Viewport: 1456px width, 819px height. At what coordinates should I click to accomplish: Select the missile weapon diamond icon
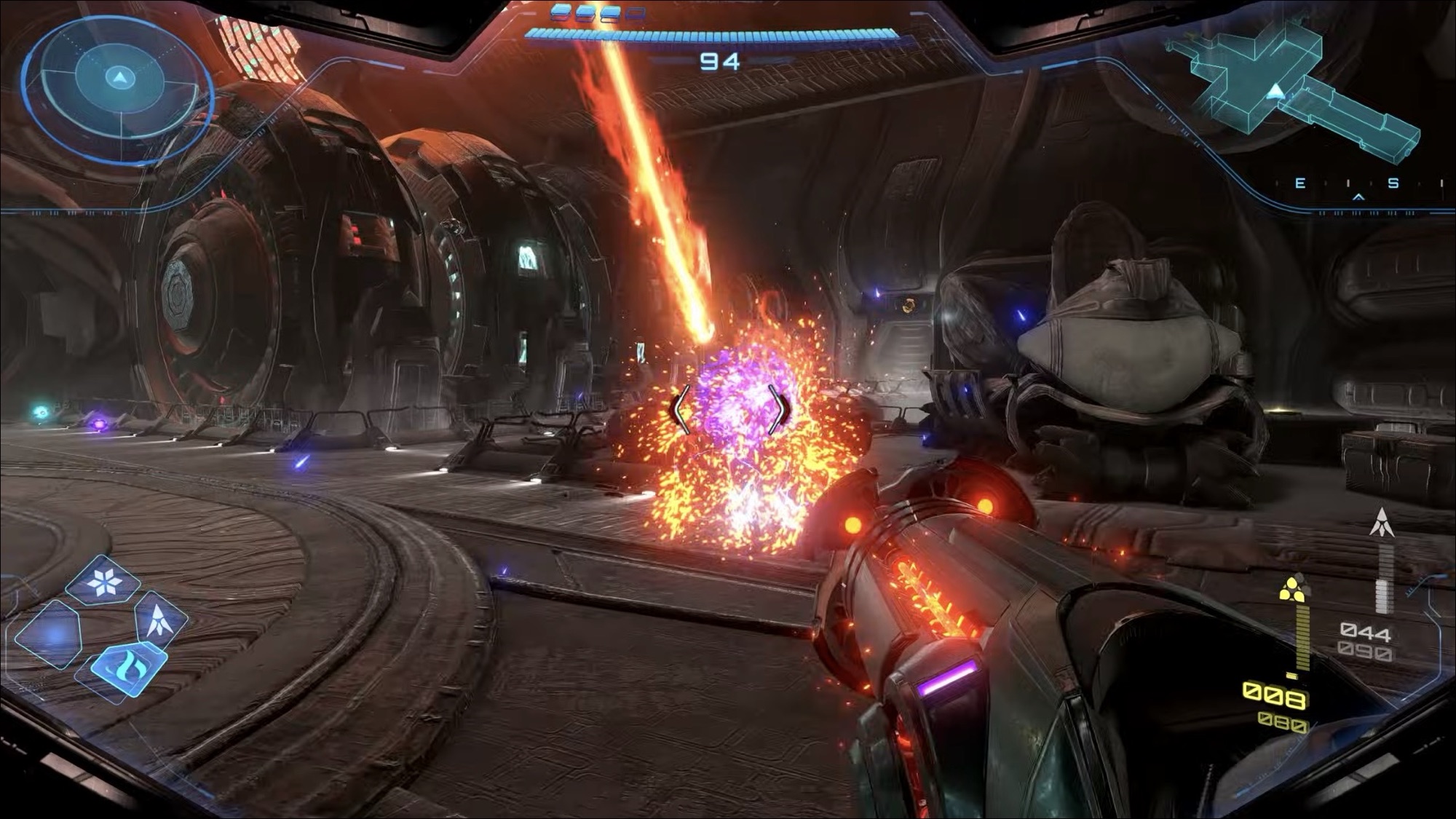coord(160,620)
